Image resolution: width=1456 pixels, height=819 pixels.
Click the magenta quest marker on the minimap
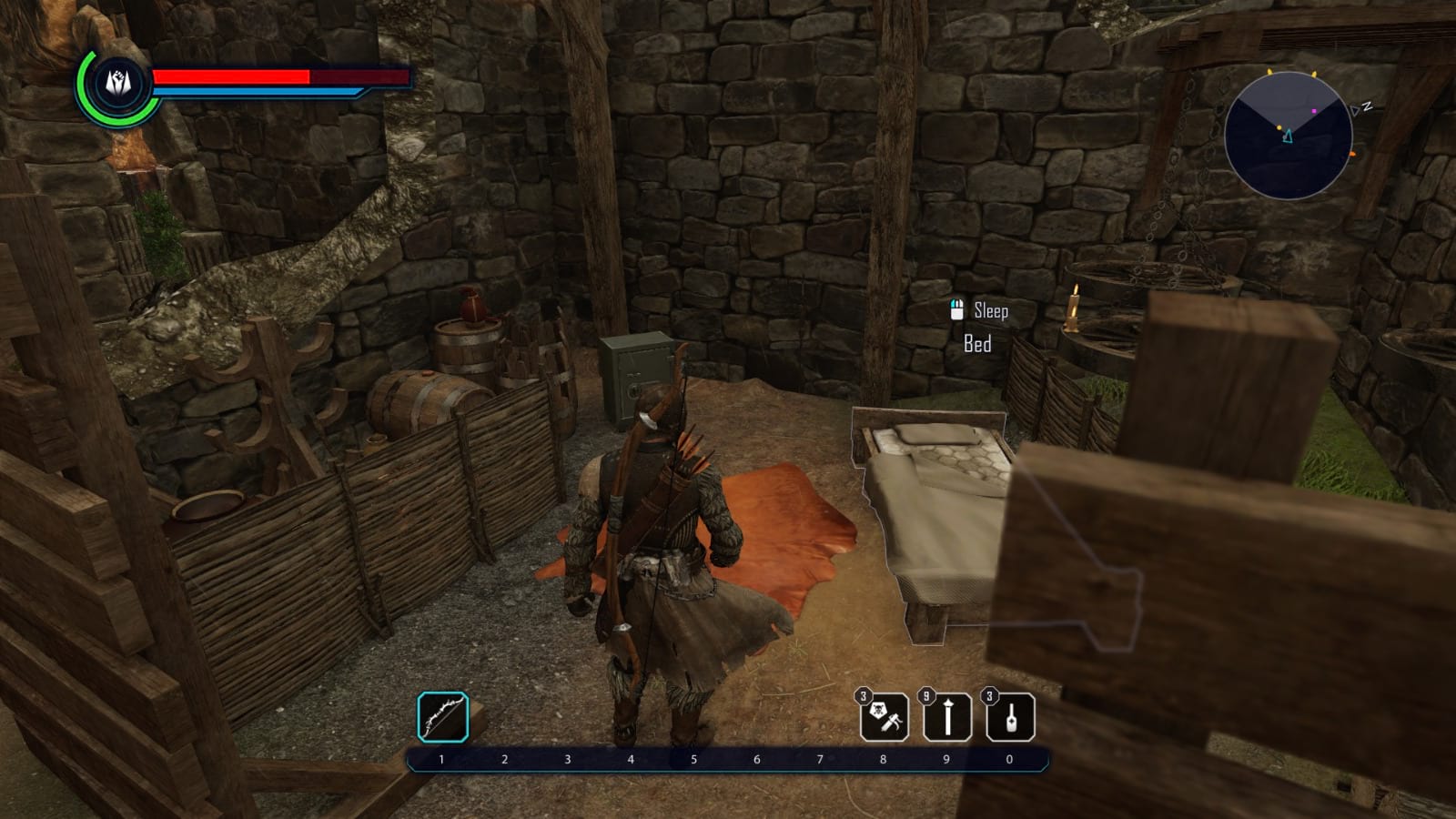[1314, 111]
